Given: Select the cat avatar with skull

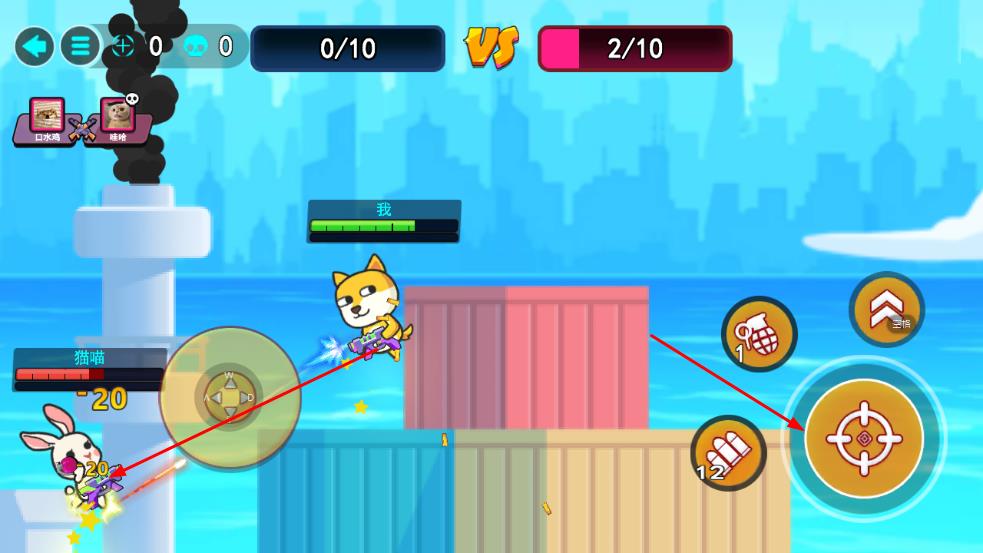Looking at the screenshot, I should tap(118, 116).
